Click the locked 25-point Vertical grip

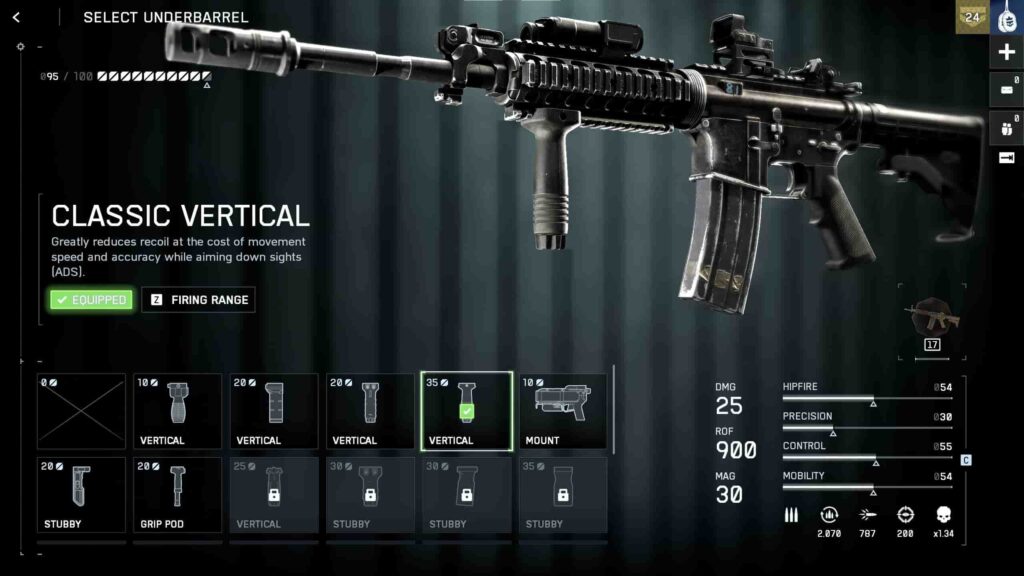tap(274, 495)
